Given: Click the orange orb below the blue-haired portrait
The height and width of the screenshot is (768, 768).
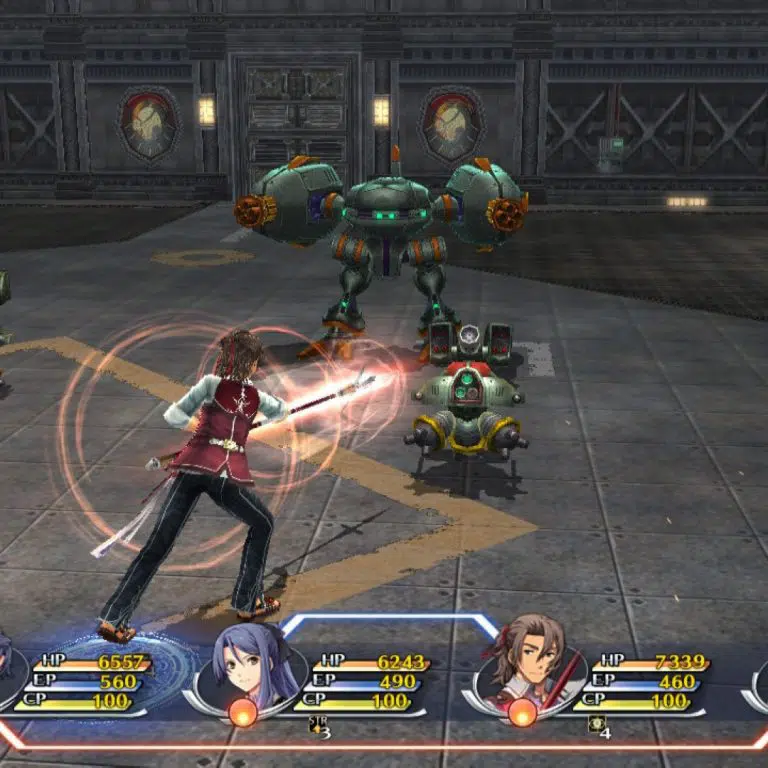Looking at the screenshot, I should [x=244, y=712].
